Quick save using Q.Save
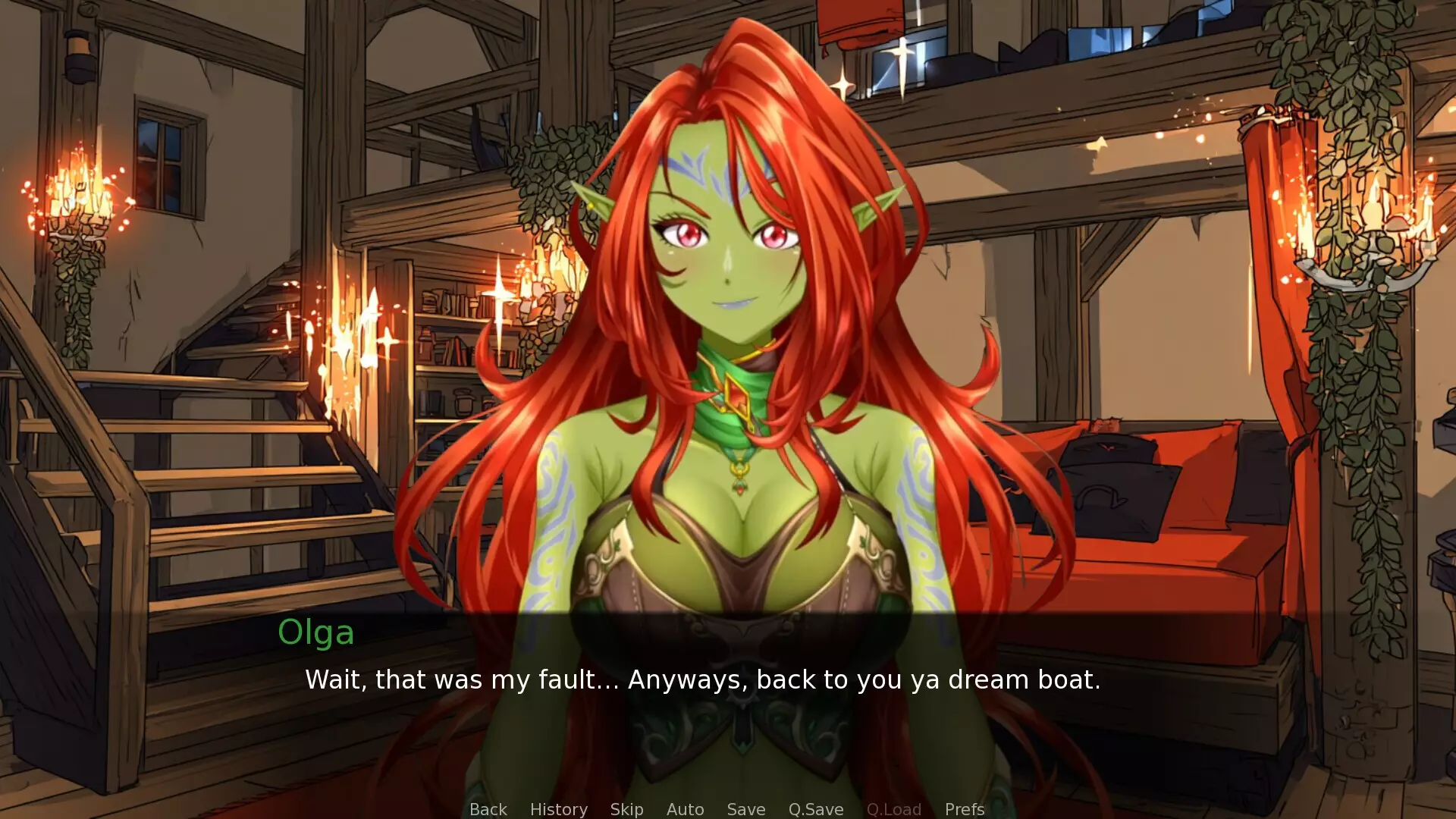This screenshot has width=1456, height=819. click(x=815, y=809)
